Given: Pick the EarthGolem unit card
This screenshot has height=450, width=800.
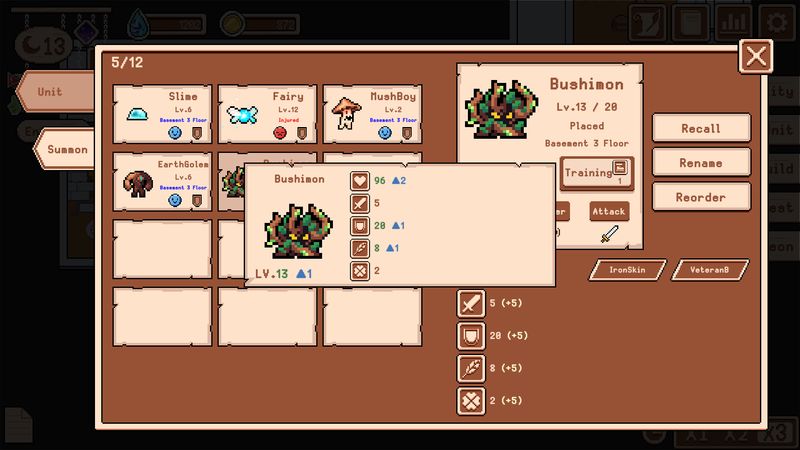Looking at the screenshot, I should [x=162, y=180].
